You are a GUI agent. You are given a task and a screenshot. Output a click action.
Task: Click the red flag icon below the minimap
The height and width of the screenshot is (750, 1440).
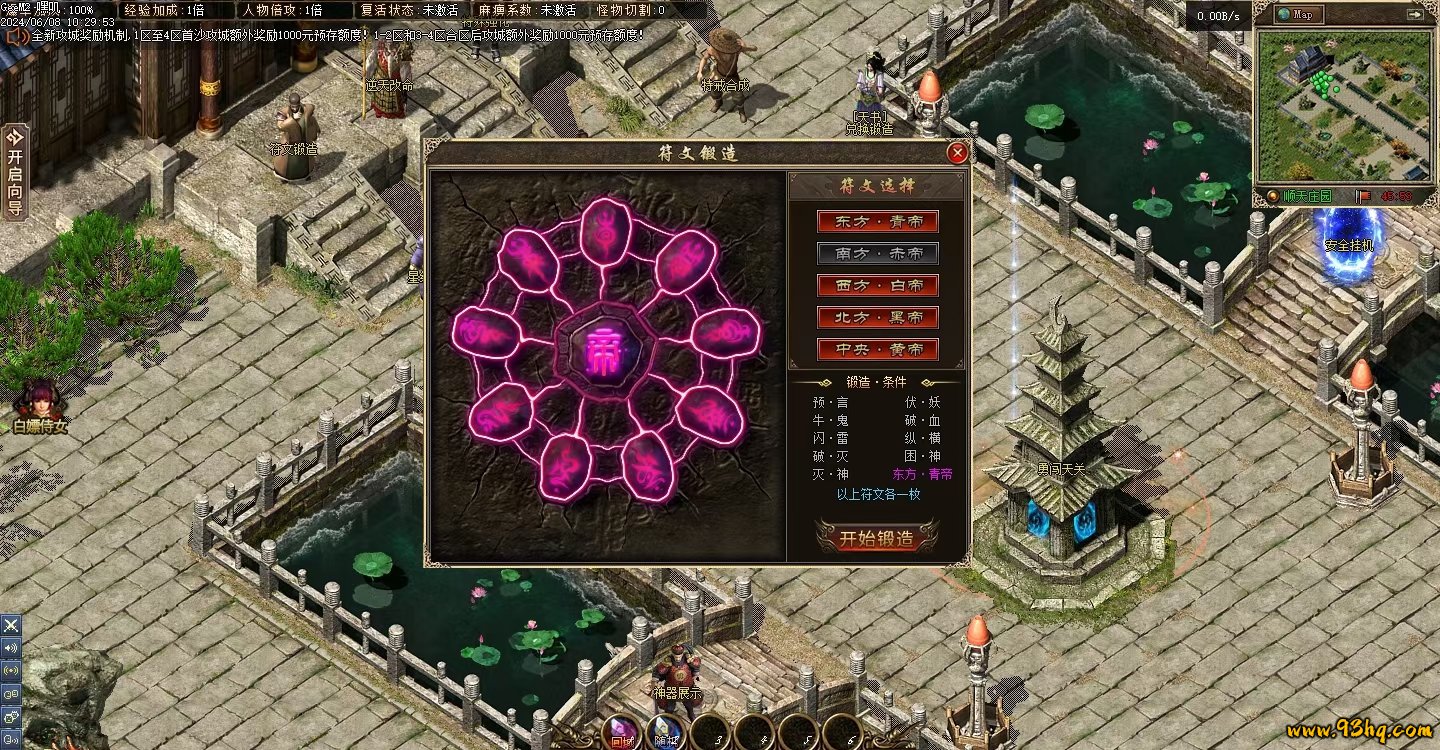click(x=1362, y=196)
